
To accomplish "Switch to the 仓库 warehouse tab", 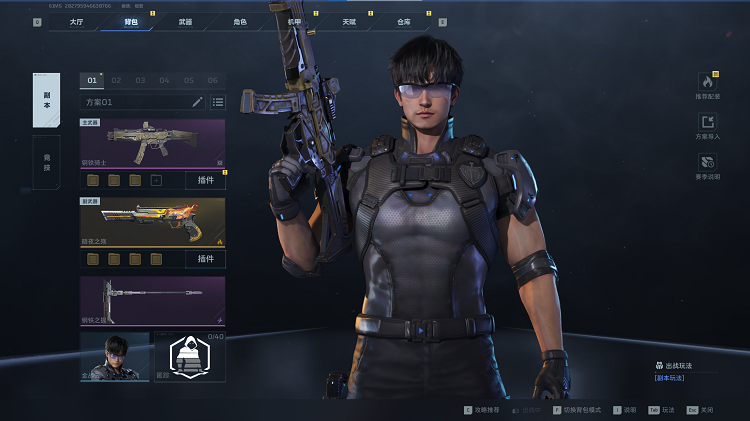I will click(403, 21).
